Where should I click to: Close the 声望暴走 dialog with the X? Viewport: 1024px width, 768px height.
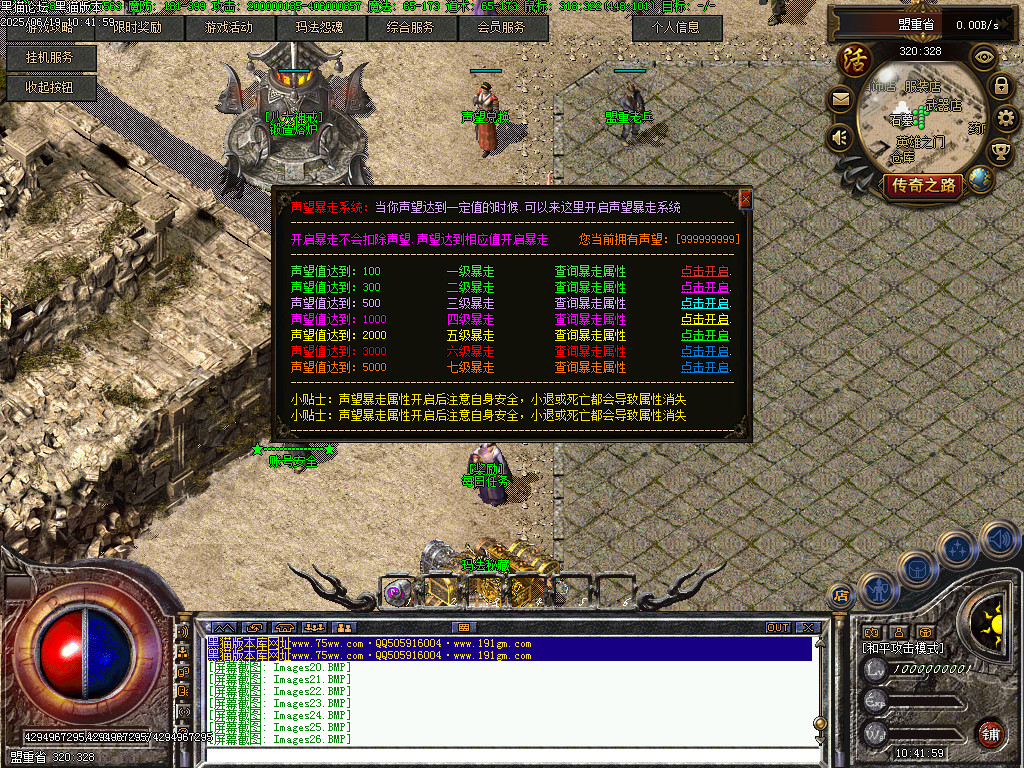[745, 199]
